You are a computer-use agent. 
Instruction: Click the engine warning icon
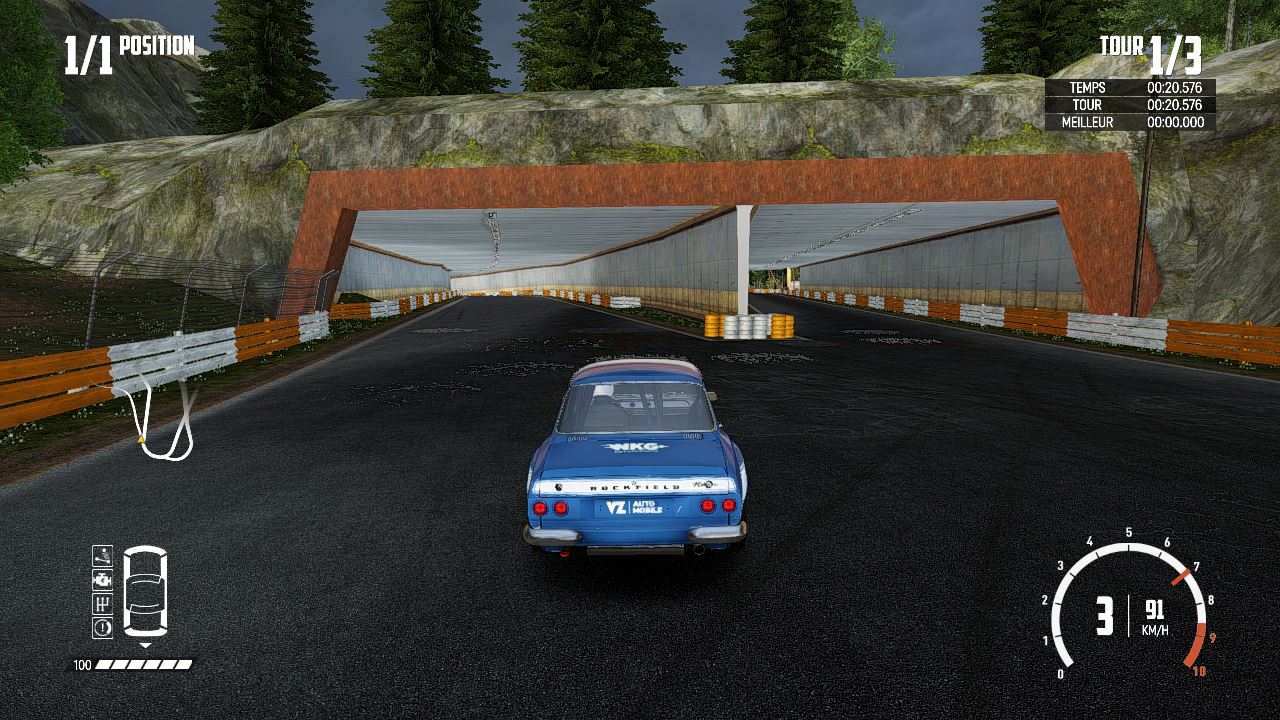(x=102, y=580)
